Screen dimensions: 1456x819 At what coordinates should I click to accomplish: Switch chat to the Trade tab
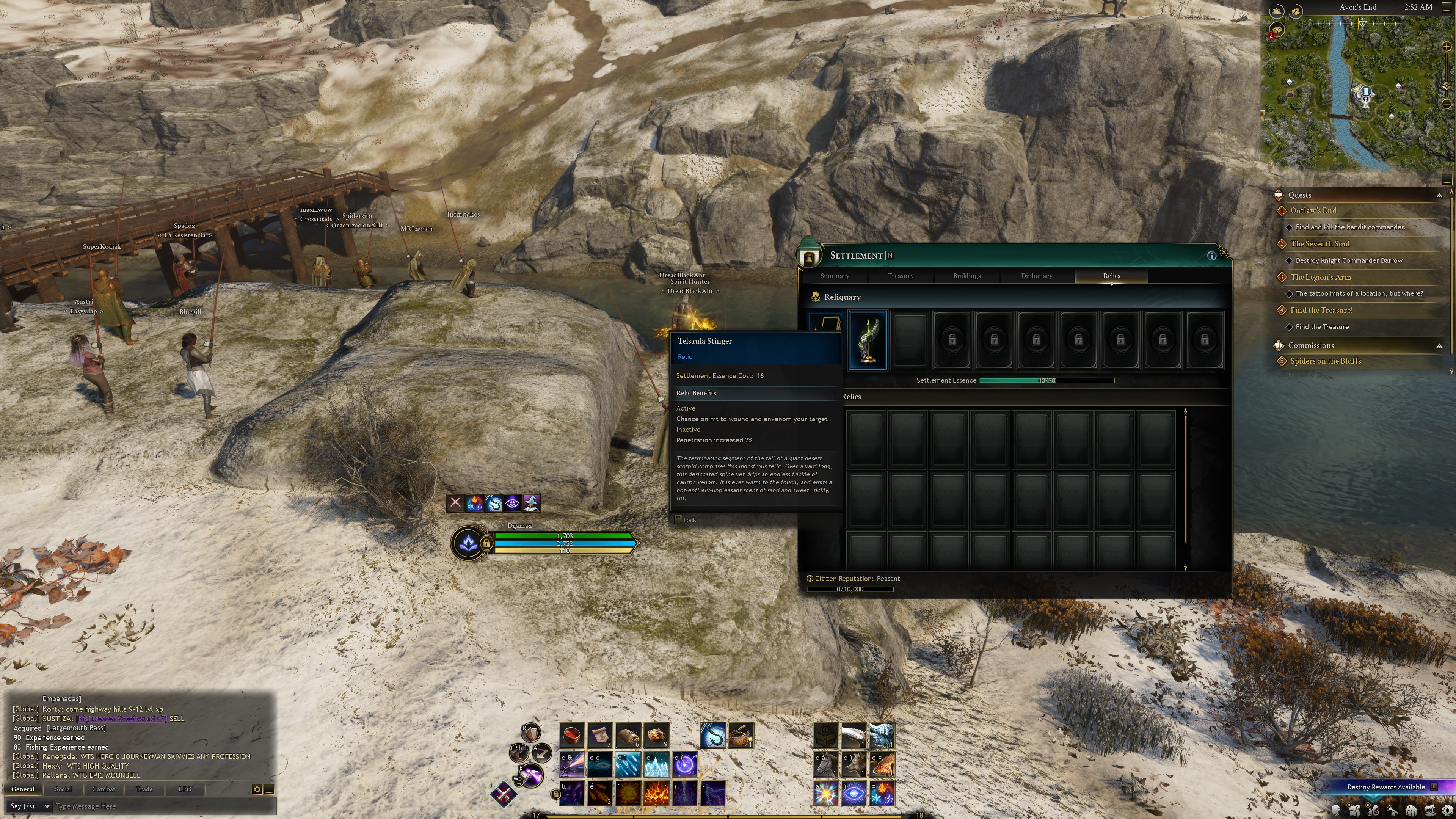pos(144,789)
